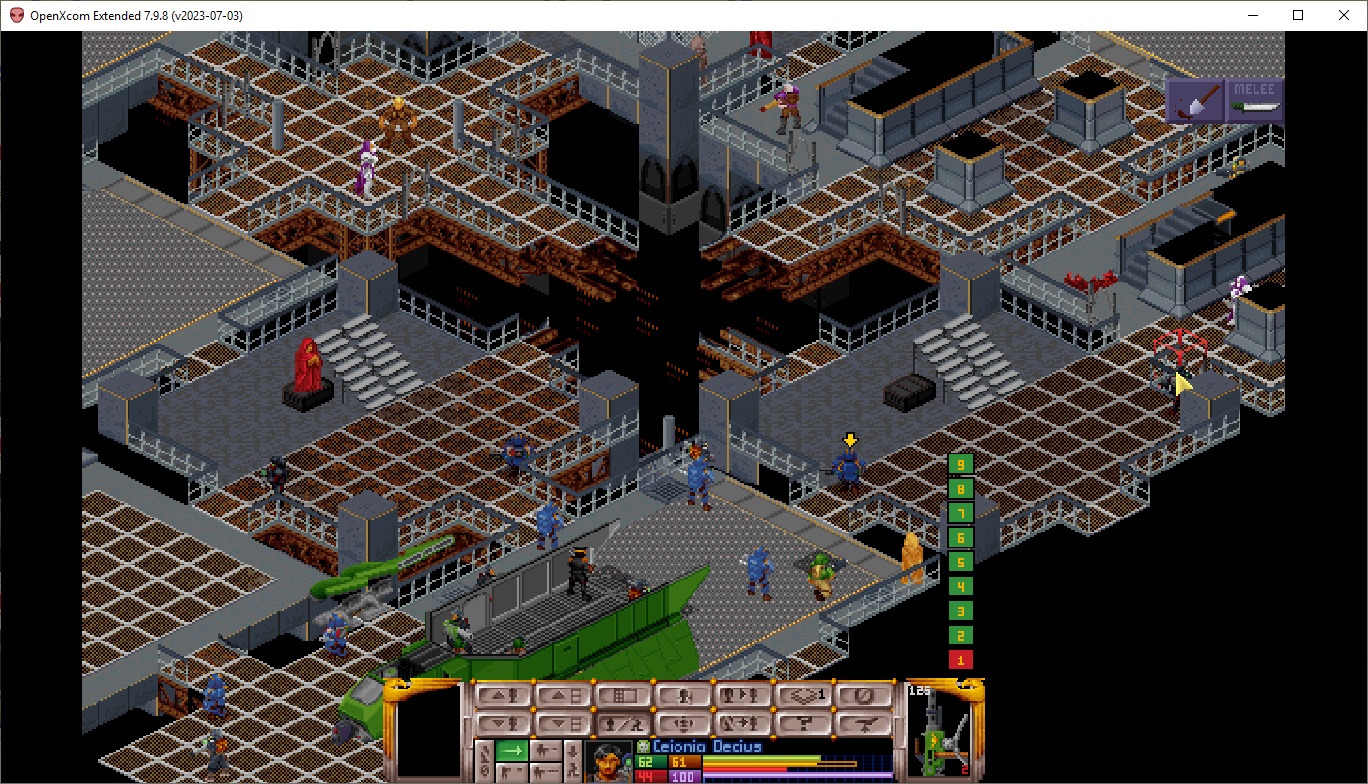1368x784 pixels.
Task: Open the minimap screen
Action: pos(624,695)
